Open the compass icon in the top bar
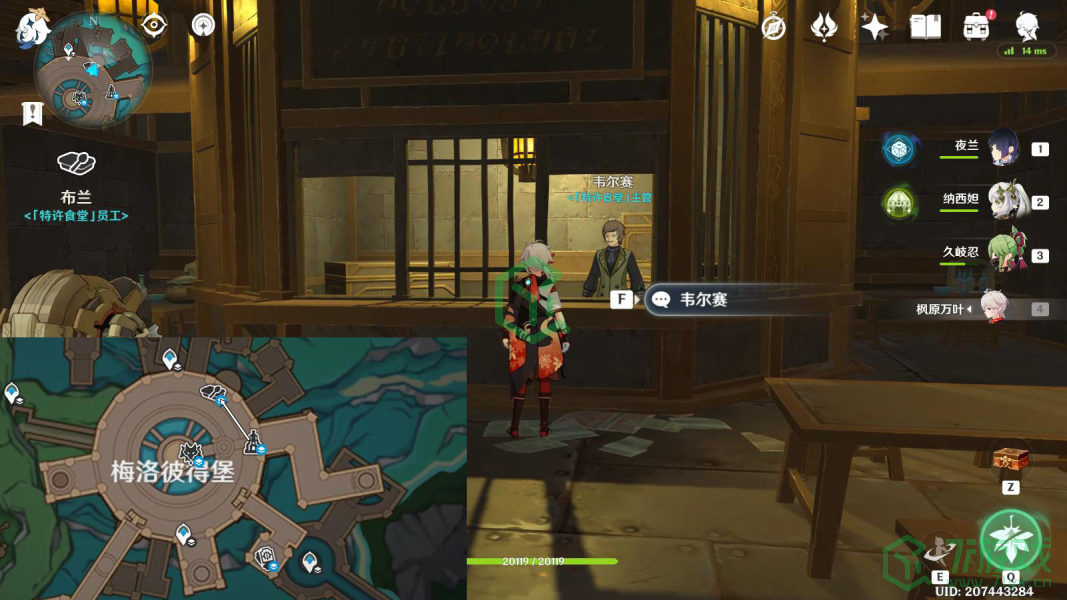This screenshot has width=1067, height=600. pos(773,27)
